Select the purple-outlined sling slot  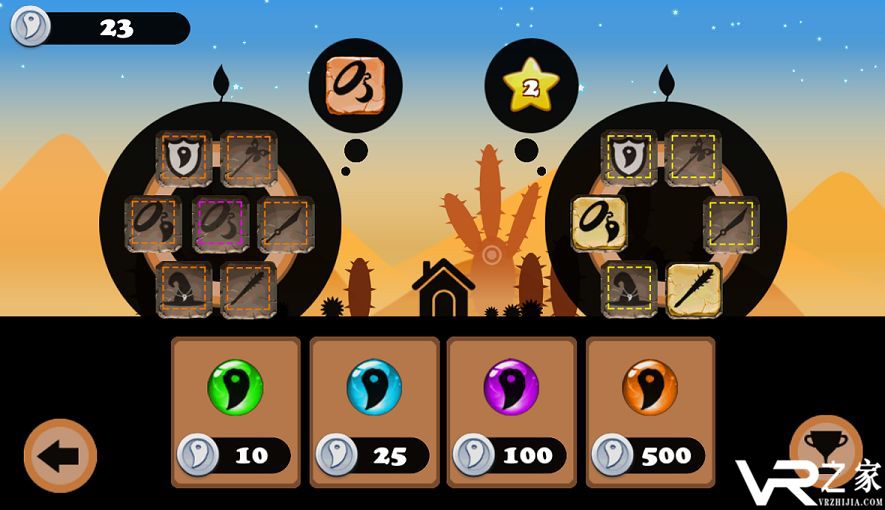221,223
